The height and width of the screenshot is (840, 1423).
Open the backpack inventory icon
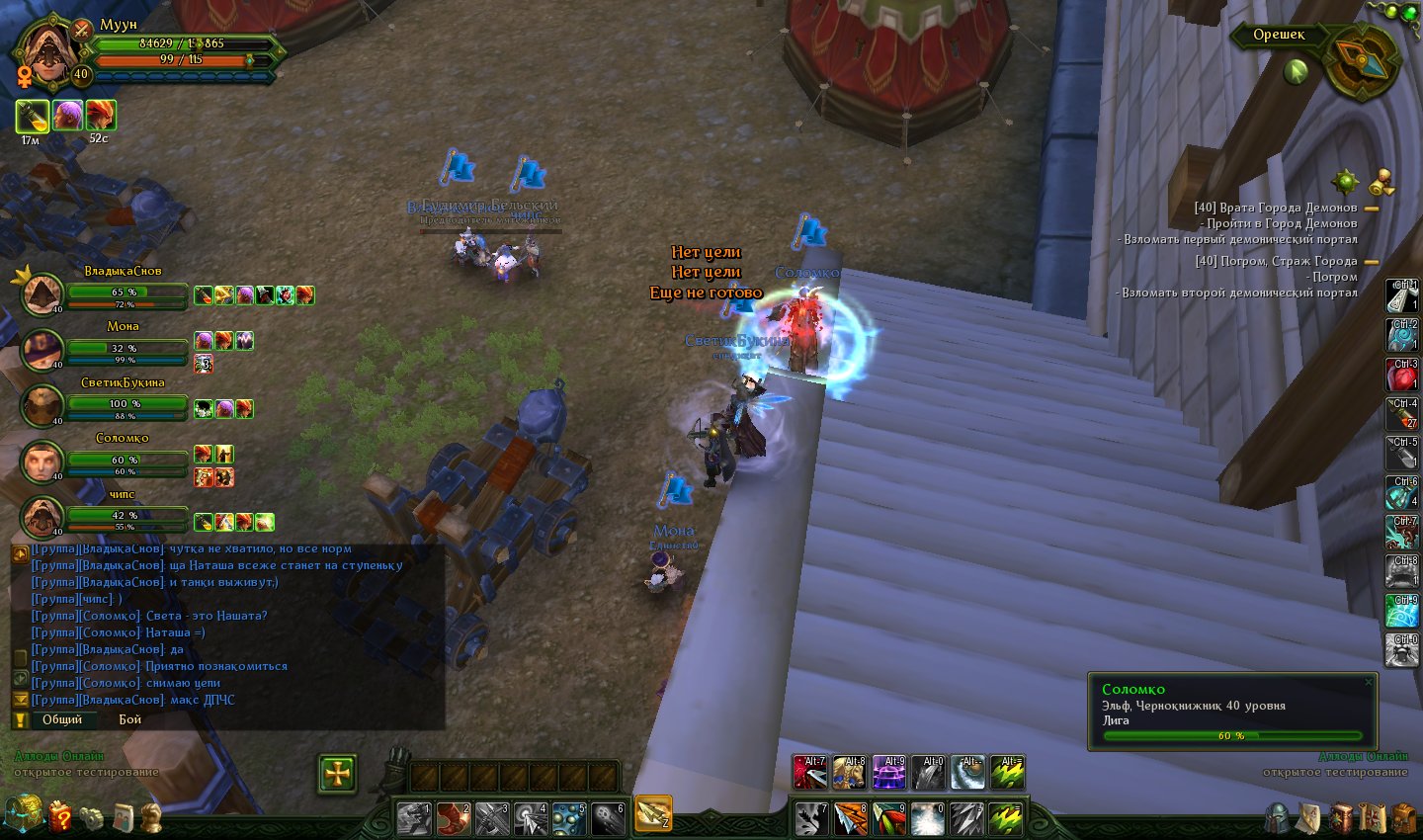(1402, 818)
